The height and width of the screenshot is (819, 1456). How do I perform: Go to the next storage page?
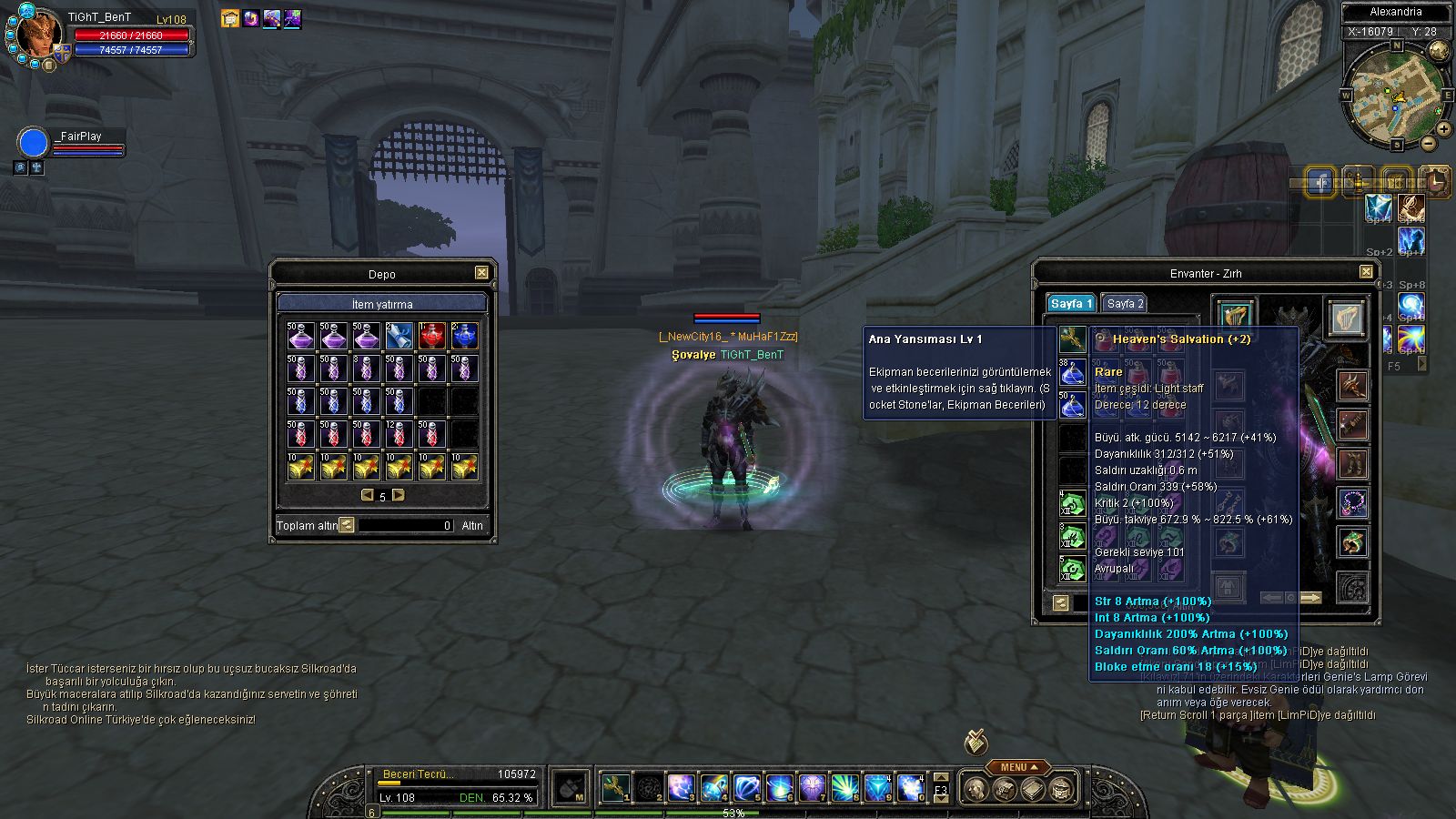[x=399, y=495]
